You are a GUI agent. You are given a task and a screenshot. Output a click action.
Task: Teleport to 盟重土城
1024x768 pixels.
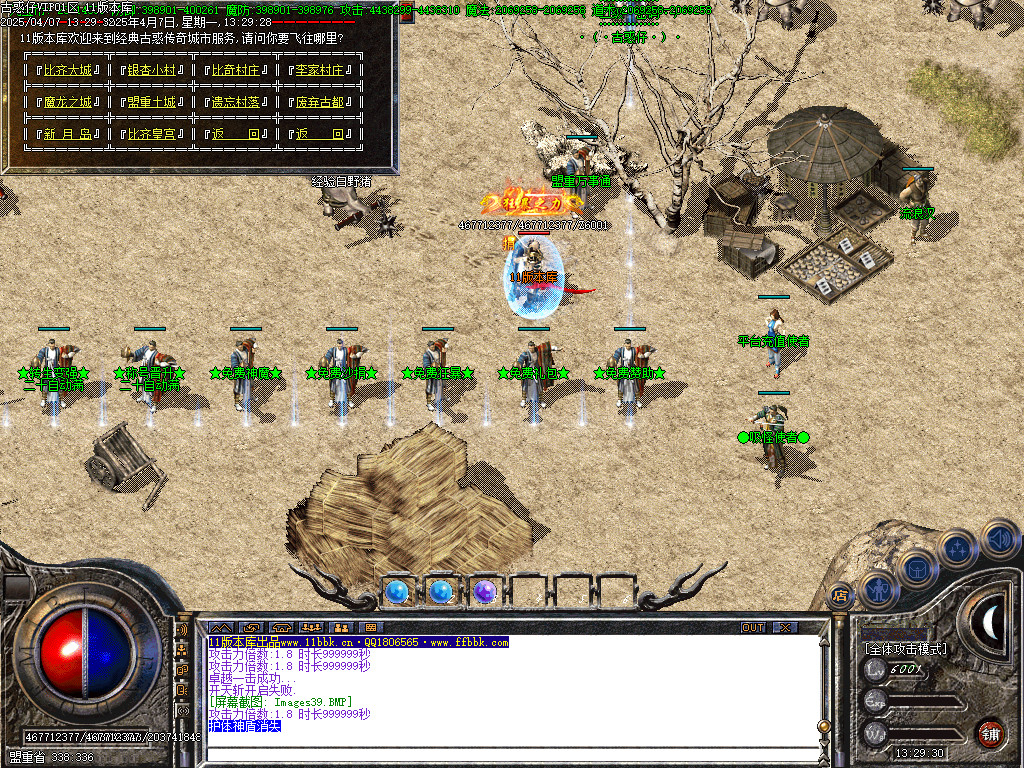pos(151,102)
